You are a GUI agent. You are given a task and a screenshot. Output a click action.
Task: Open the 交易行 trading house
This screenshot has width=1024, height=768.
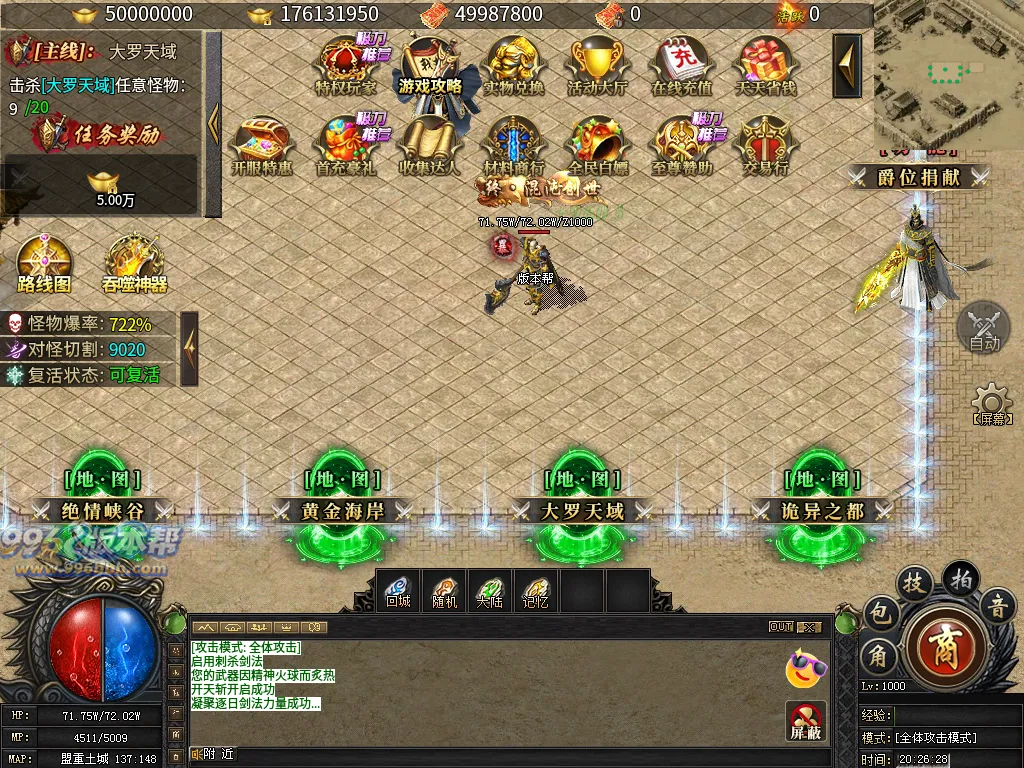(766, 146)
